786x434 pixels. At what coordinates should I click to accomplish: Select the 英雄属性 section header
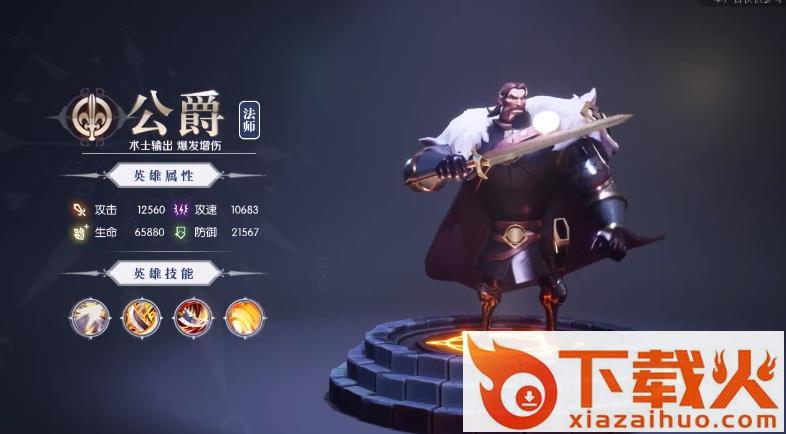point(163,177)
